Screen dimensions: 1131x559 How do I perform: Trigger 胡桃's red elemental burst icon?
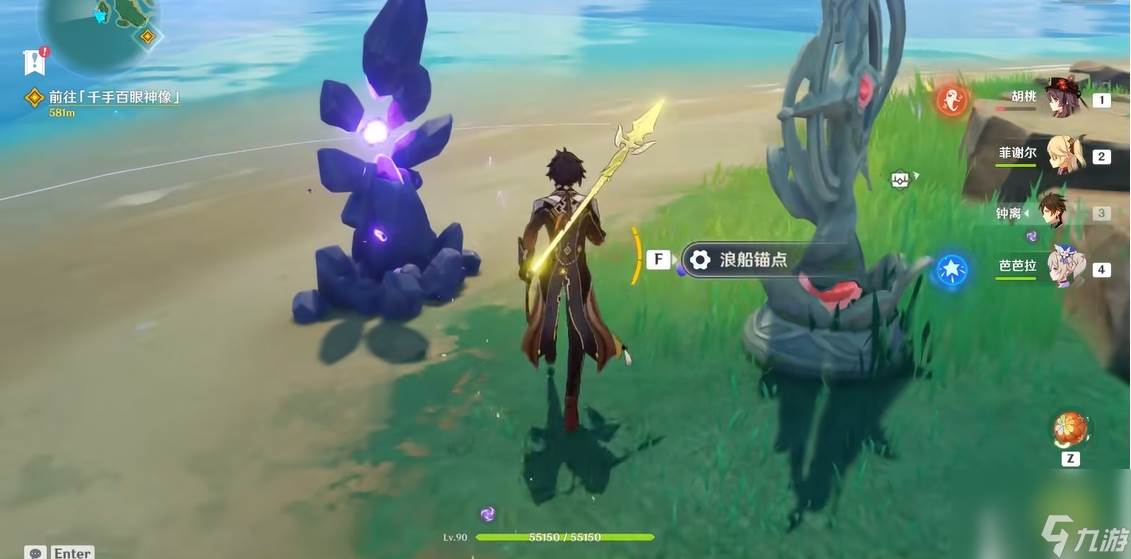coord(951,99)
